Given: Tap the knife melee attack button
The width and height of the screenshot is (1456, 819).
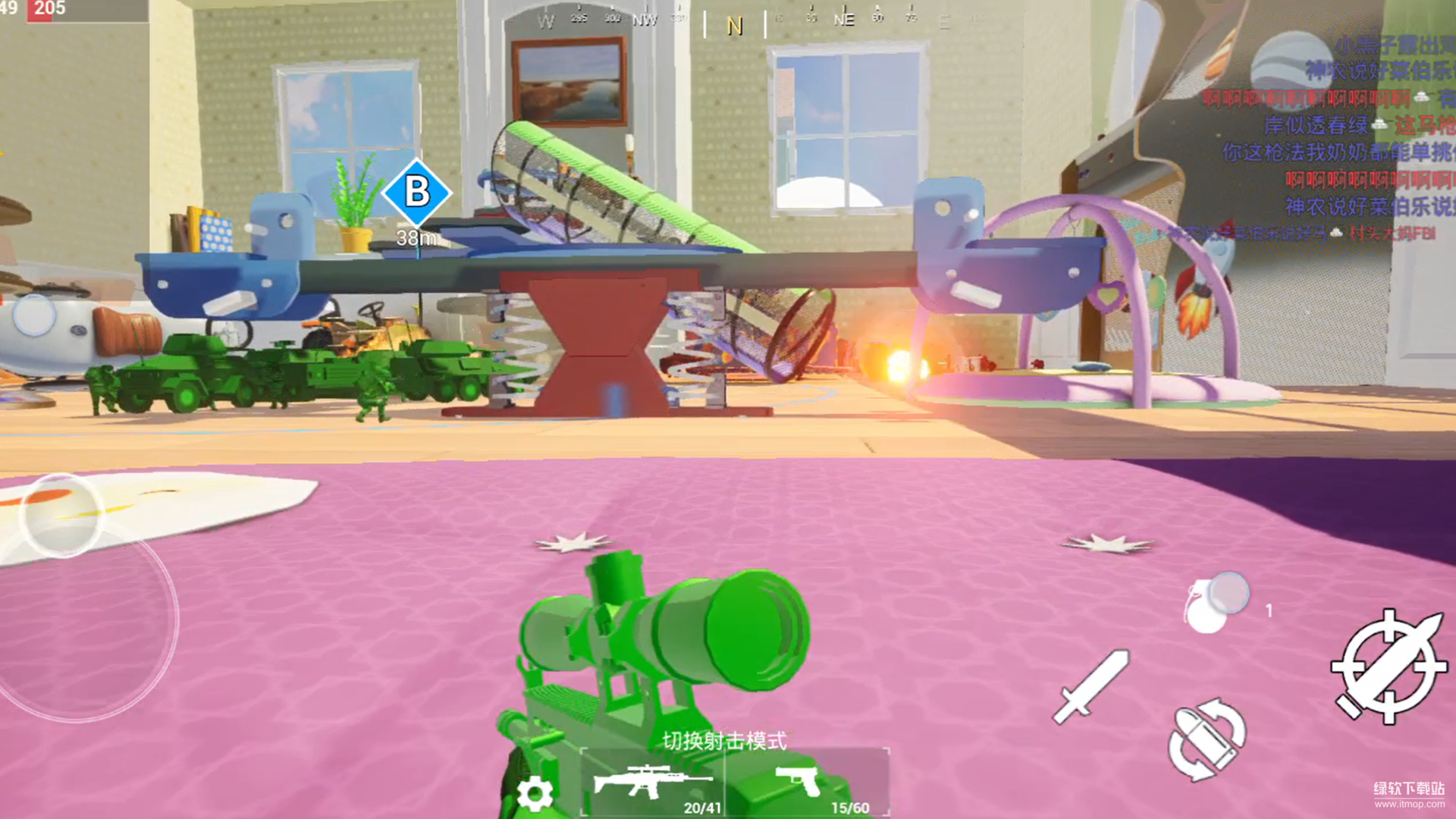Looking at the screenshot, I should pyautogui.click(x=1091, y=687).
